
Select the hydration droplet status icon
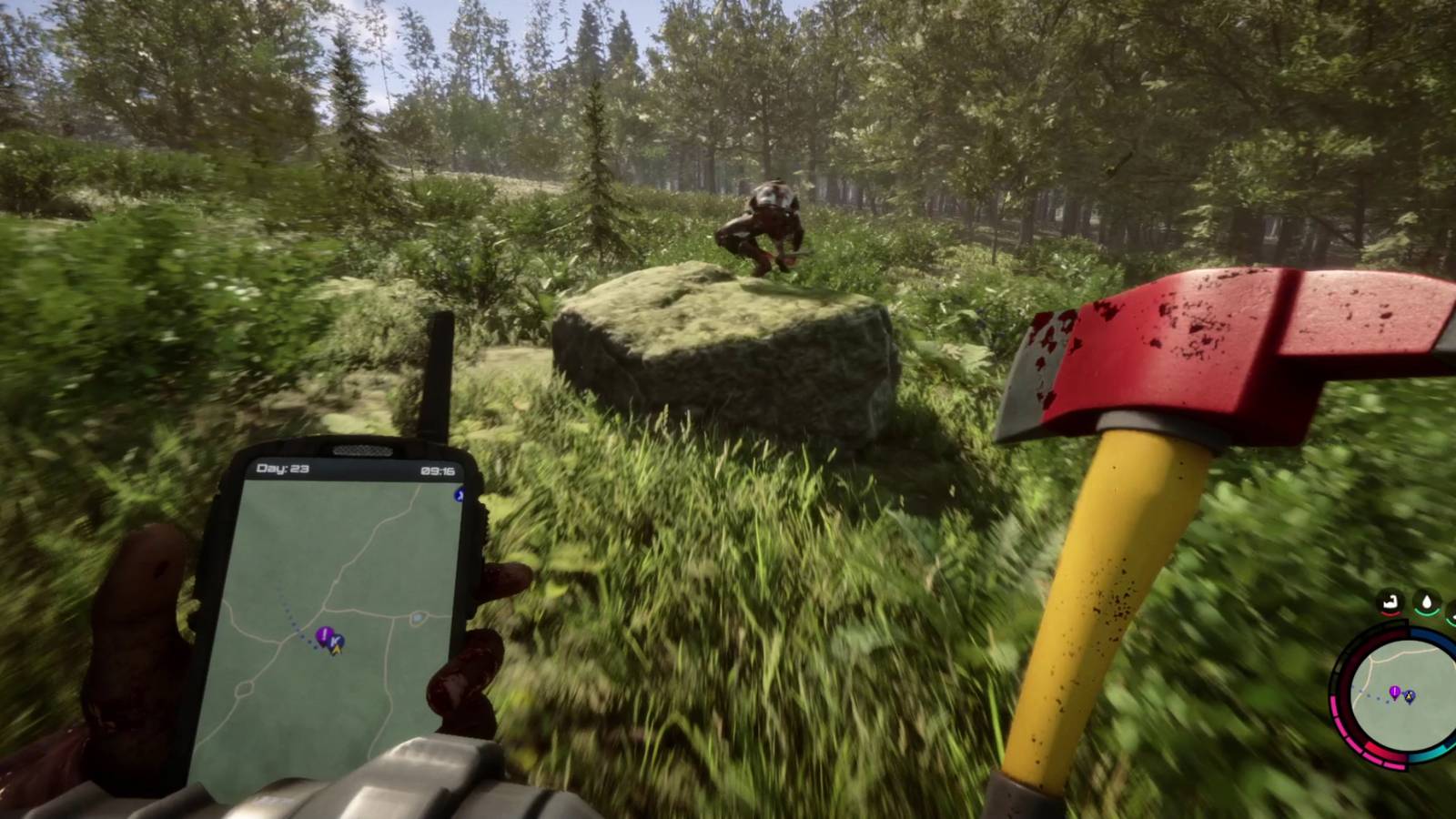pos(1427,601)
